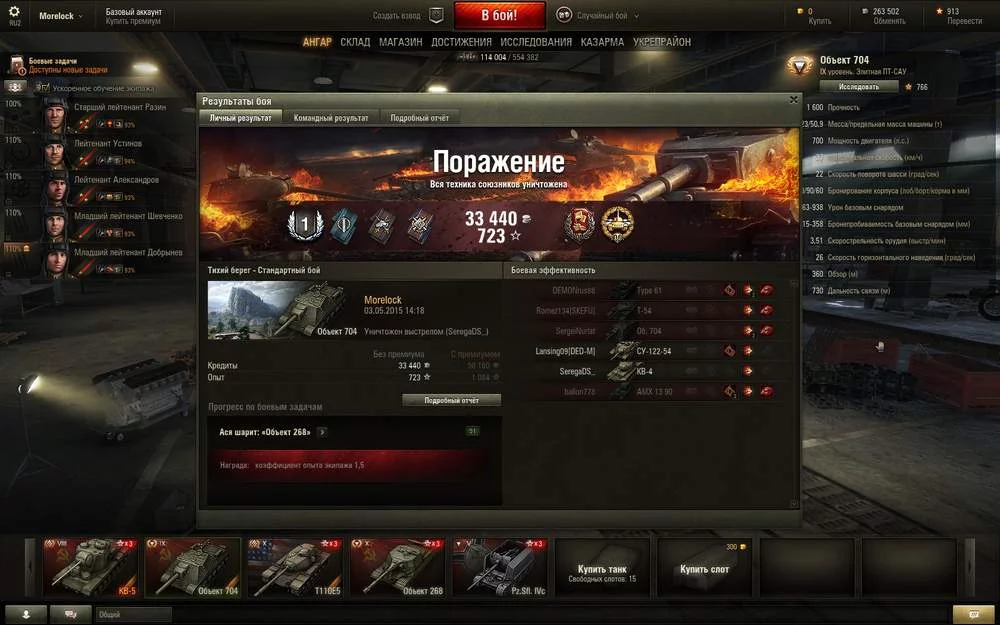Open the Подробный отчёт tab
The height and width of the screenshot is (625, 1000).
coord(419,118)
